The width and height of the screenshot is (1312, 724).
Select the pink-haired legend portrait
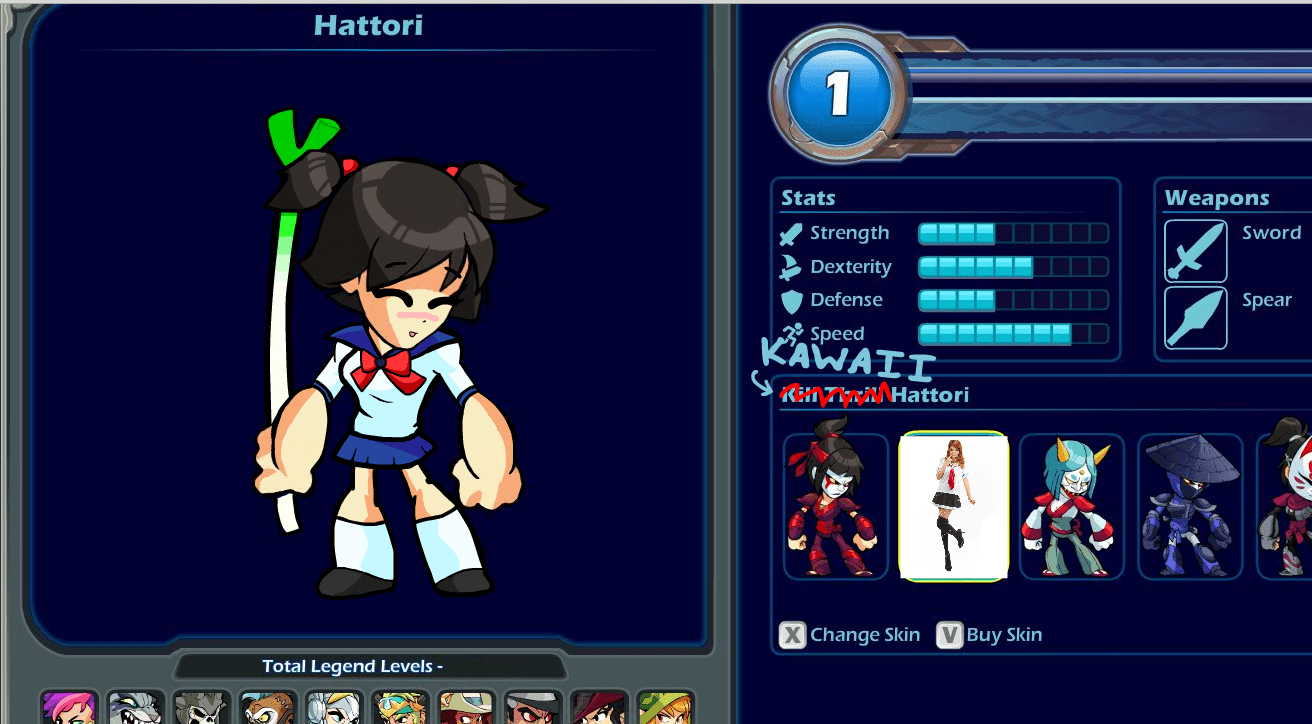tap(68, 707)
